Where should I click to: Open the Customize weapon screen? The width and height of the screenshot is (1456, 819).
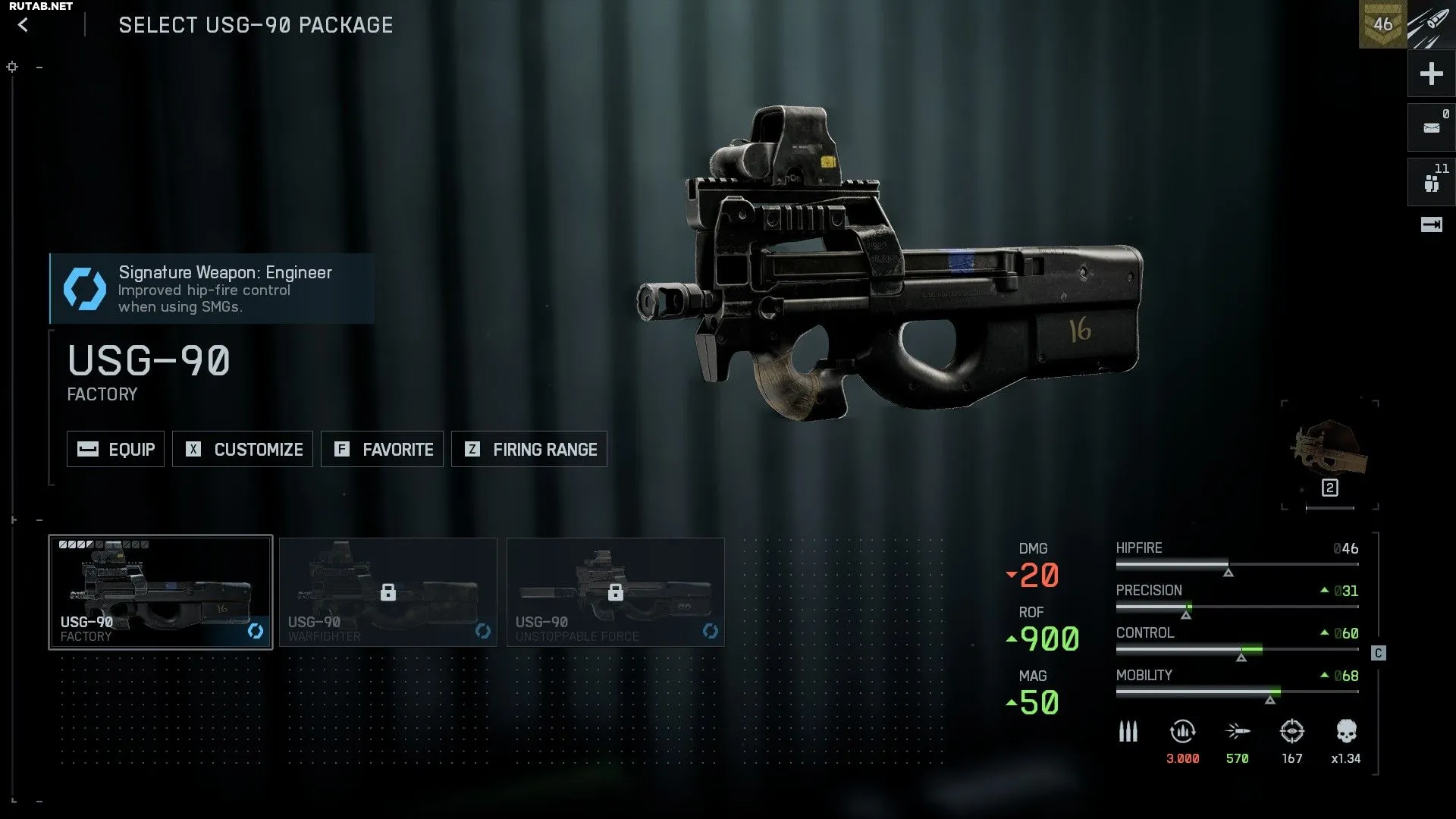click(x=243, y=449)
